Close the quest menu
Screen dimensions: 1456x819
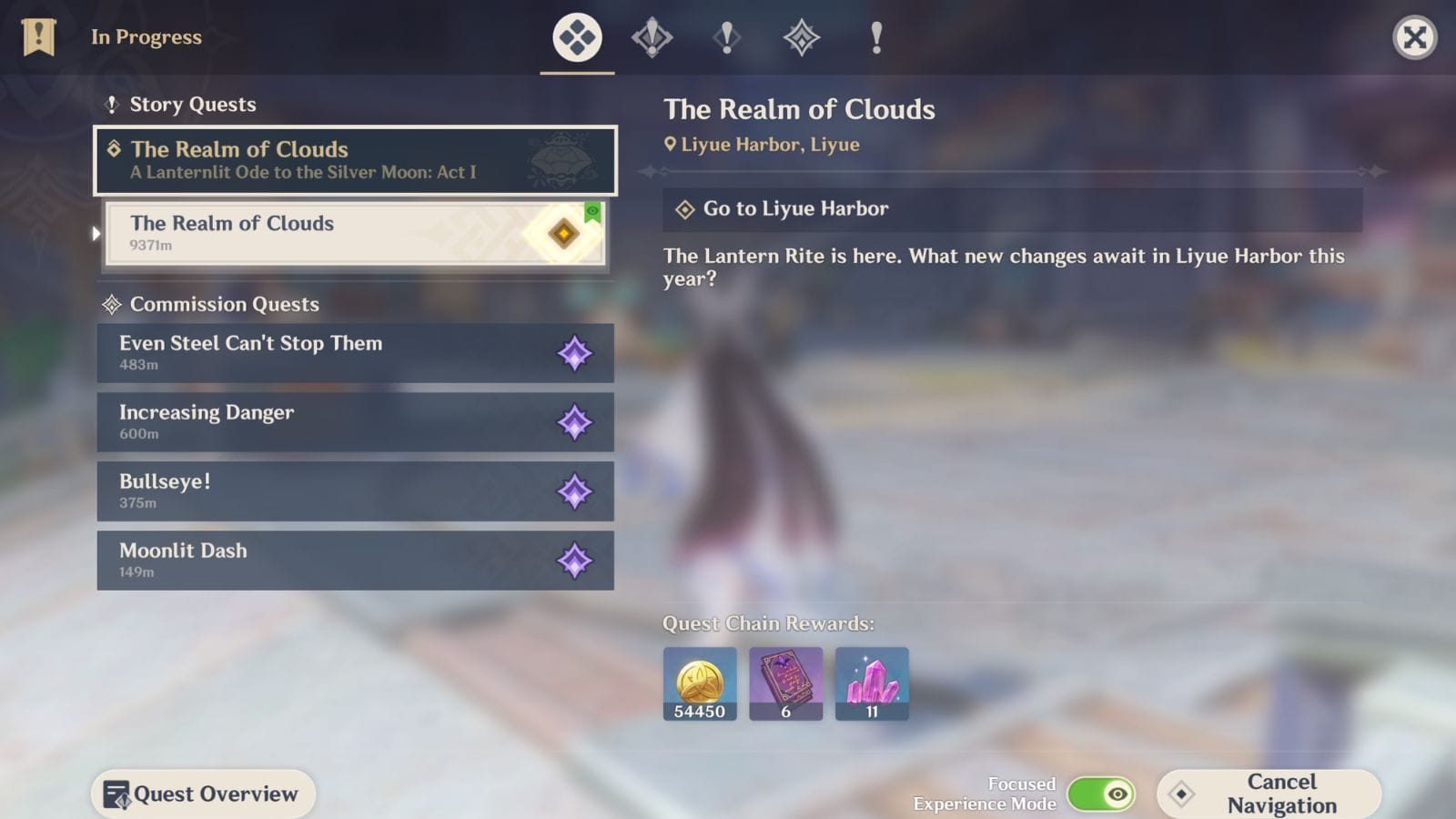(1414, 37)
